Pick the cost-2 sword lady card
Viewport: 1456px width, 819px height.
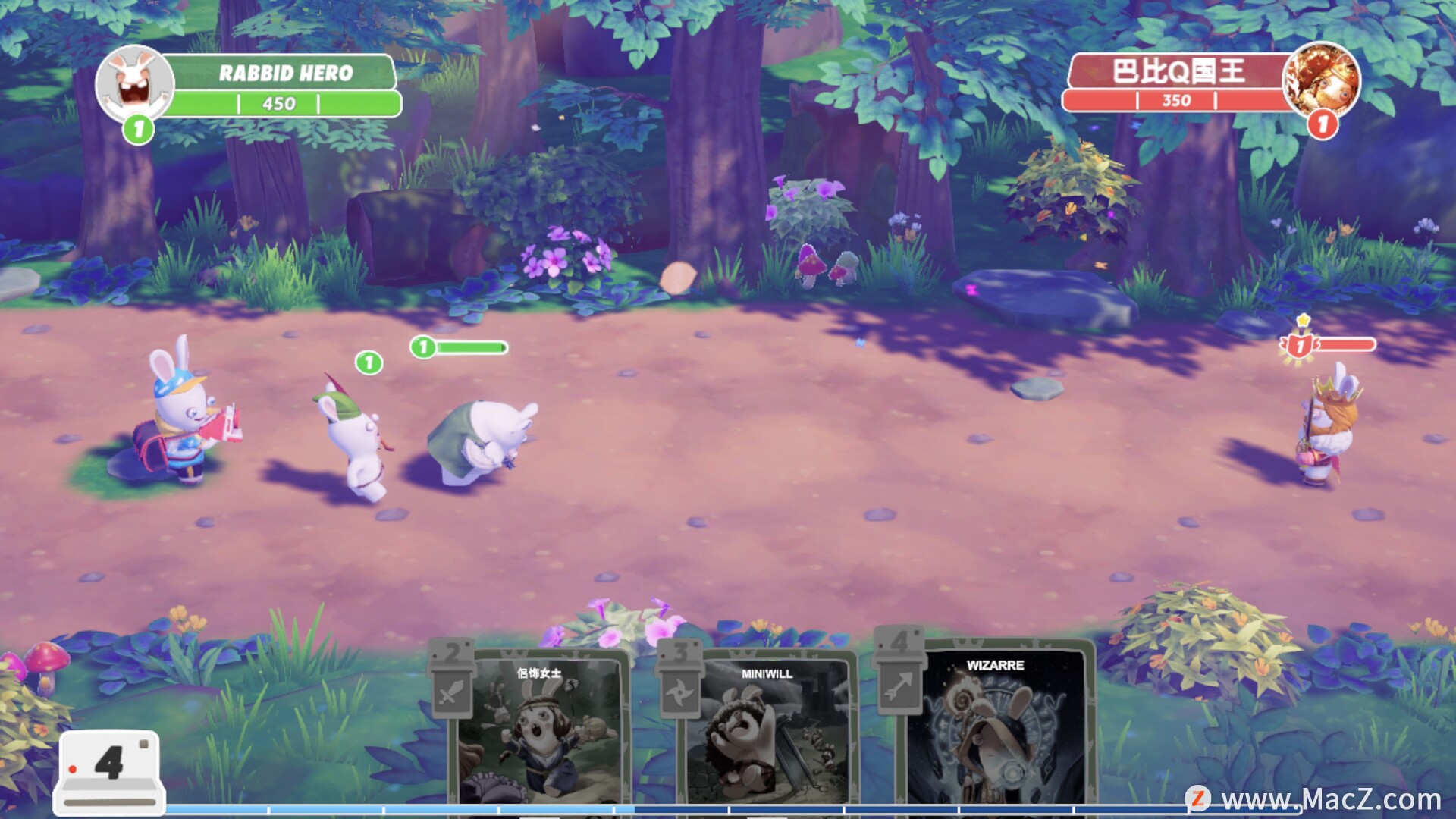540,732
